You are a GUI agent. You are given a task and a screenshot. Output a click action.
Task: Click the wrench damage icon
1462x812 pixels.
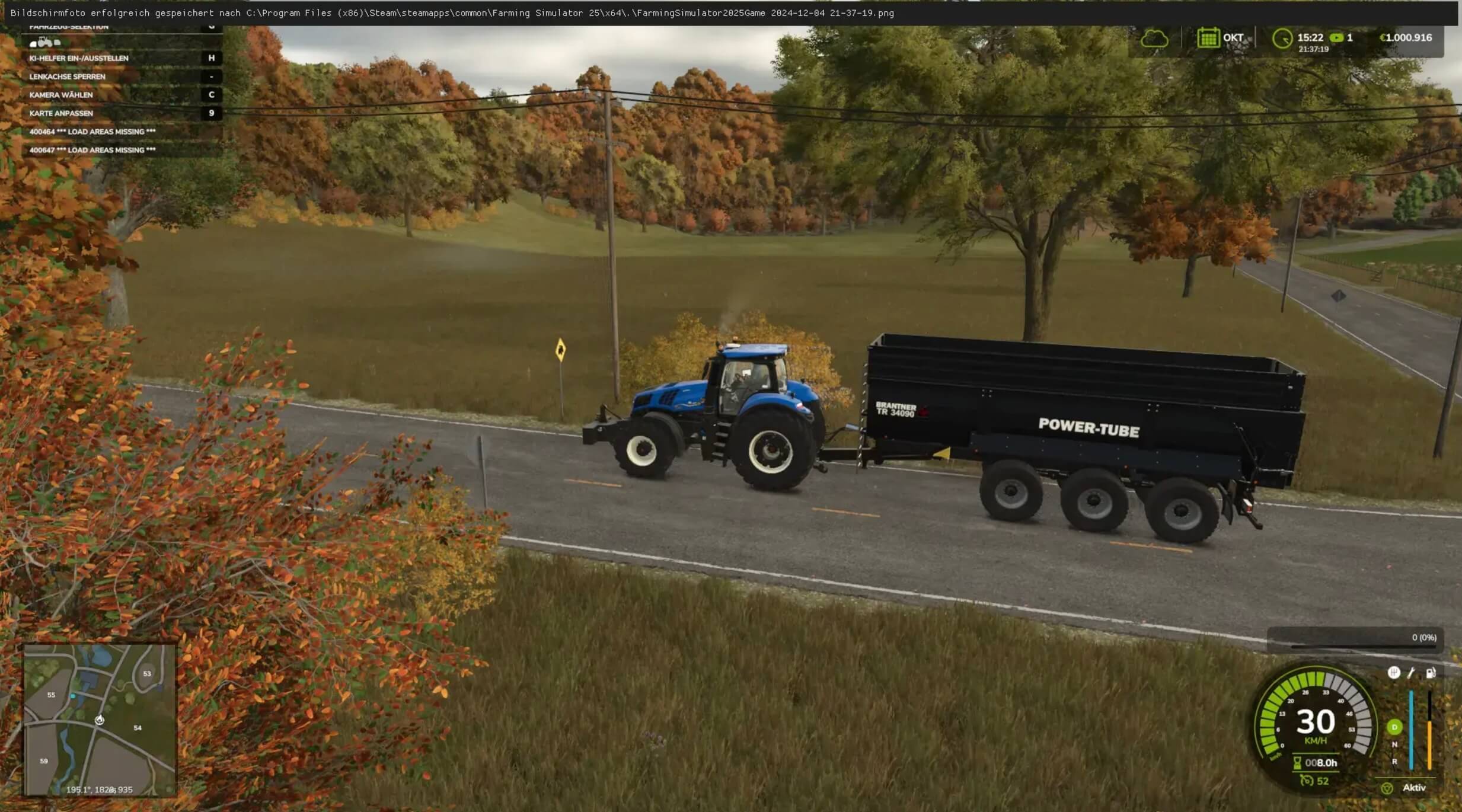click(x=1412, y=672)
